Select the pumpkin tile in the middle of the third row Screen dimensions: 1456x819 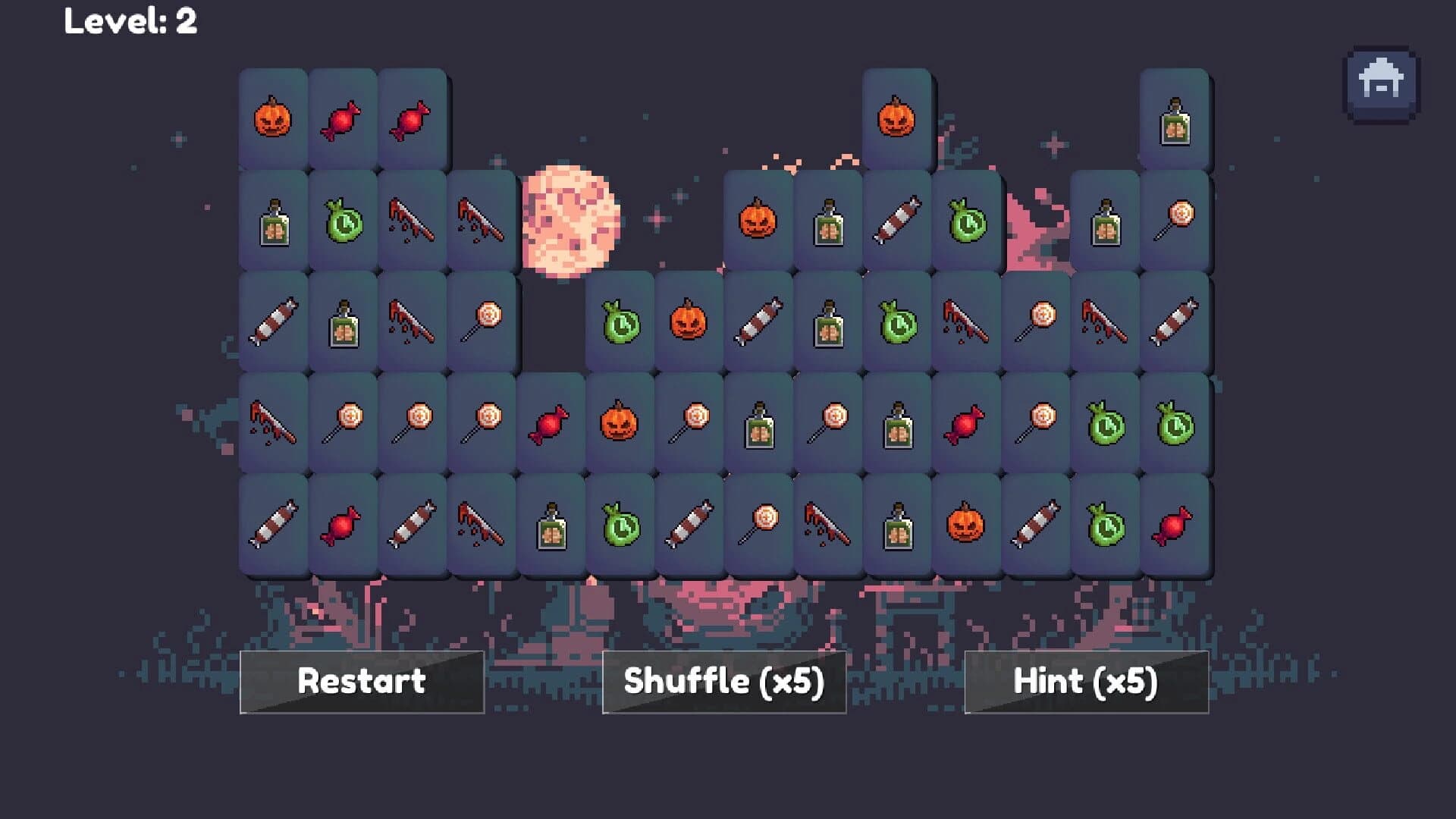click(688, 322)
